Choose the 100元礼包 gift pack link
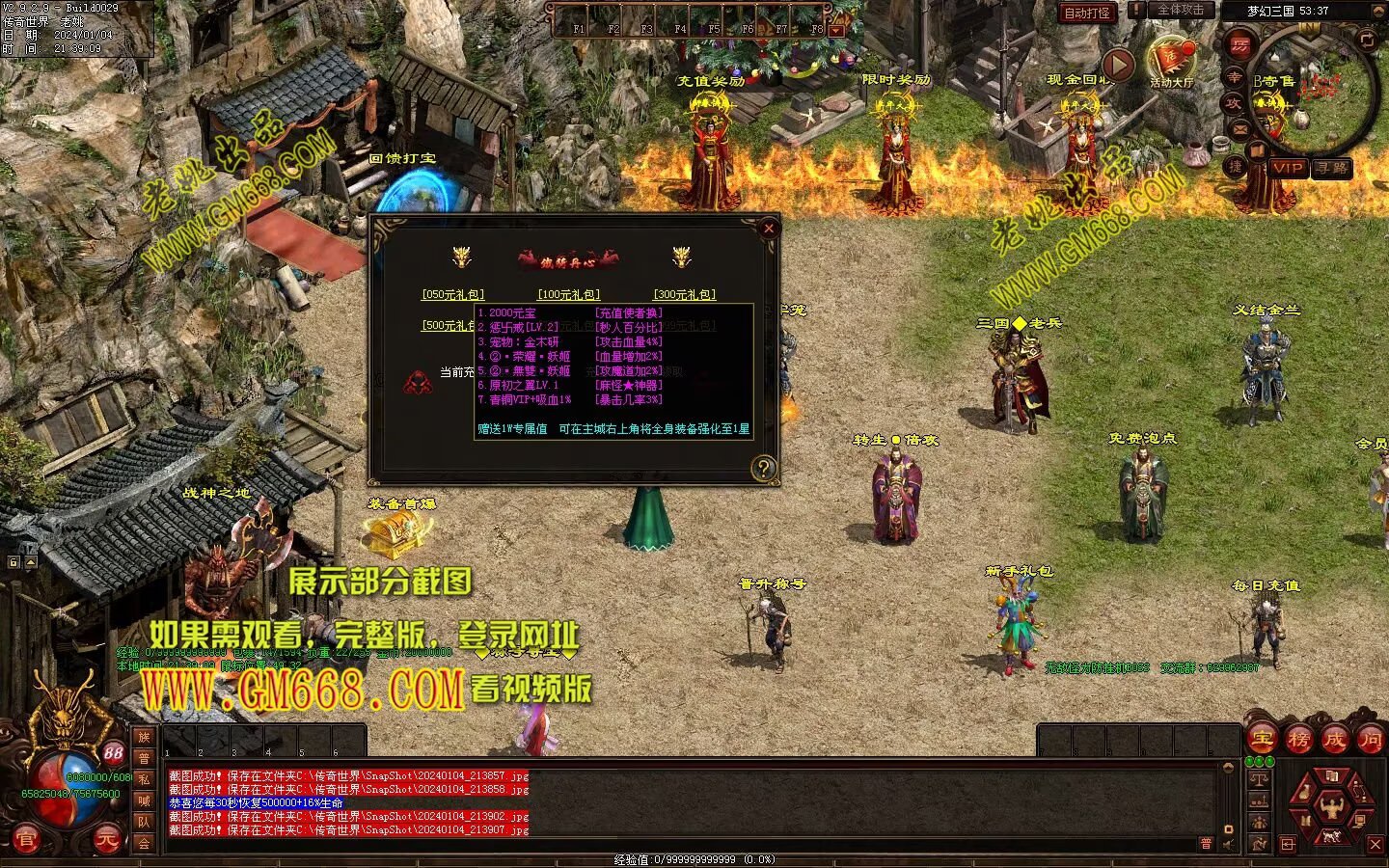 point(568,295)
